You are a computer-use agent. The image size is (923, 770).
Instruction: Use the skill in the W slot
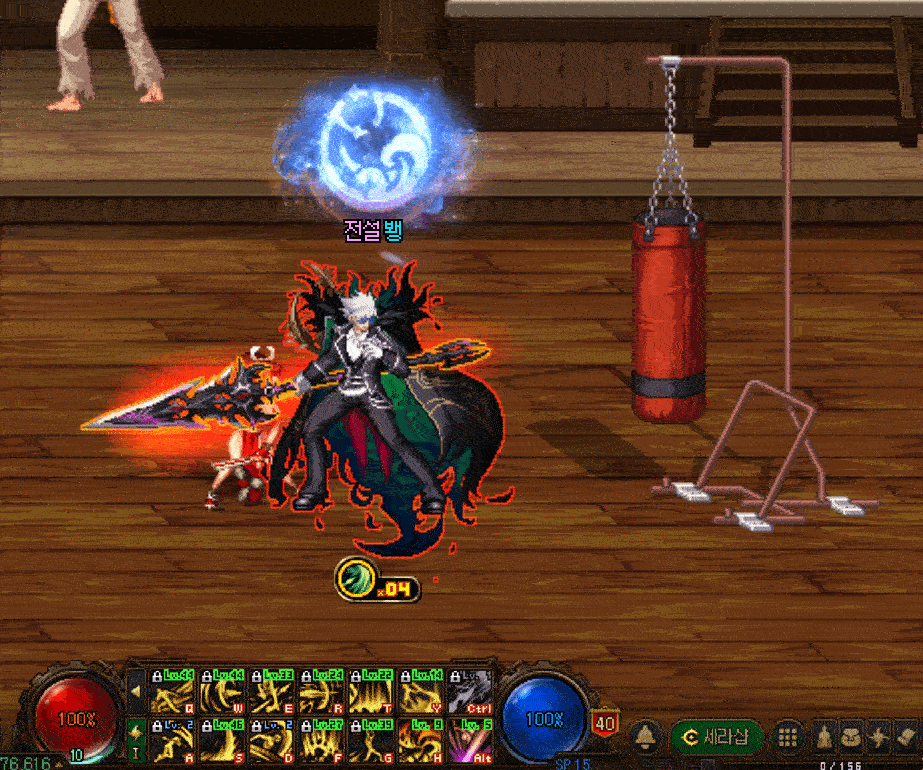[222, 691]
